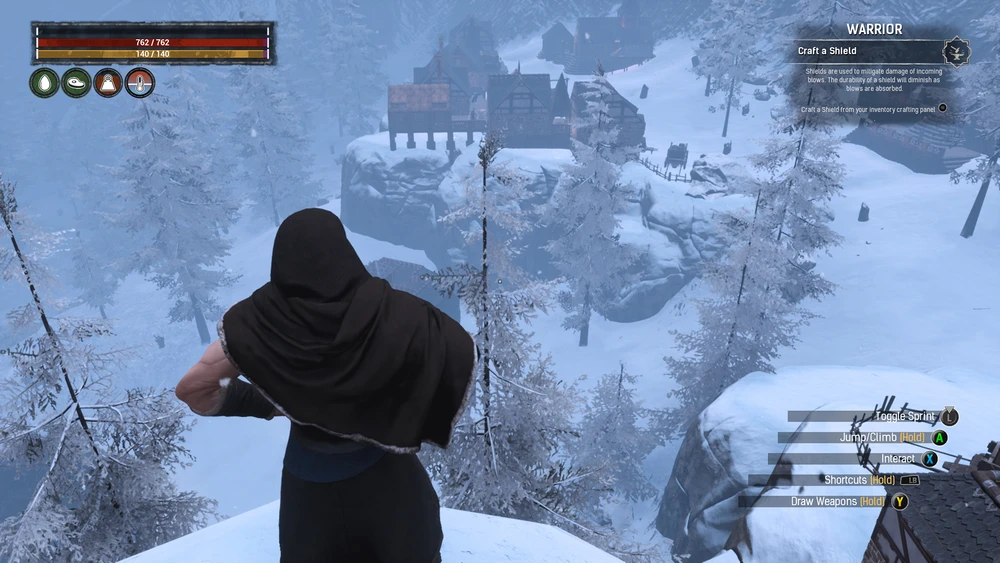Screen dimensions: 1000x563
Task: Select the Warrior journey title
Action: 875,29
